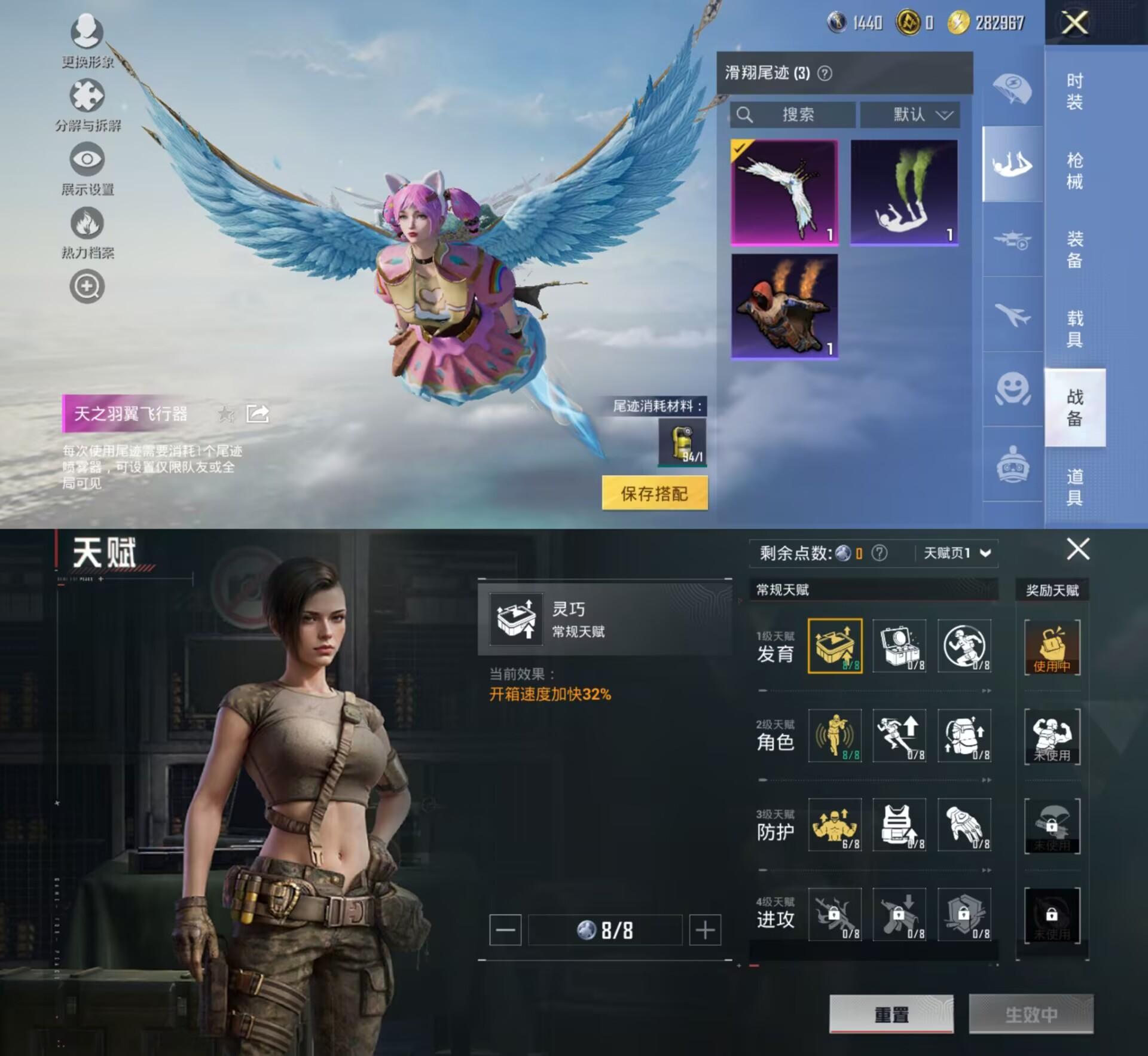Viewport: 1148px width, 1056px height.
Task: Switch to the 时装 fashion tab
Action: pos(1074,90)
